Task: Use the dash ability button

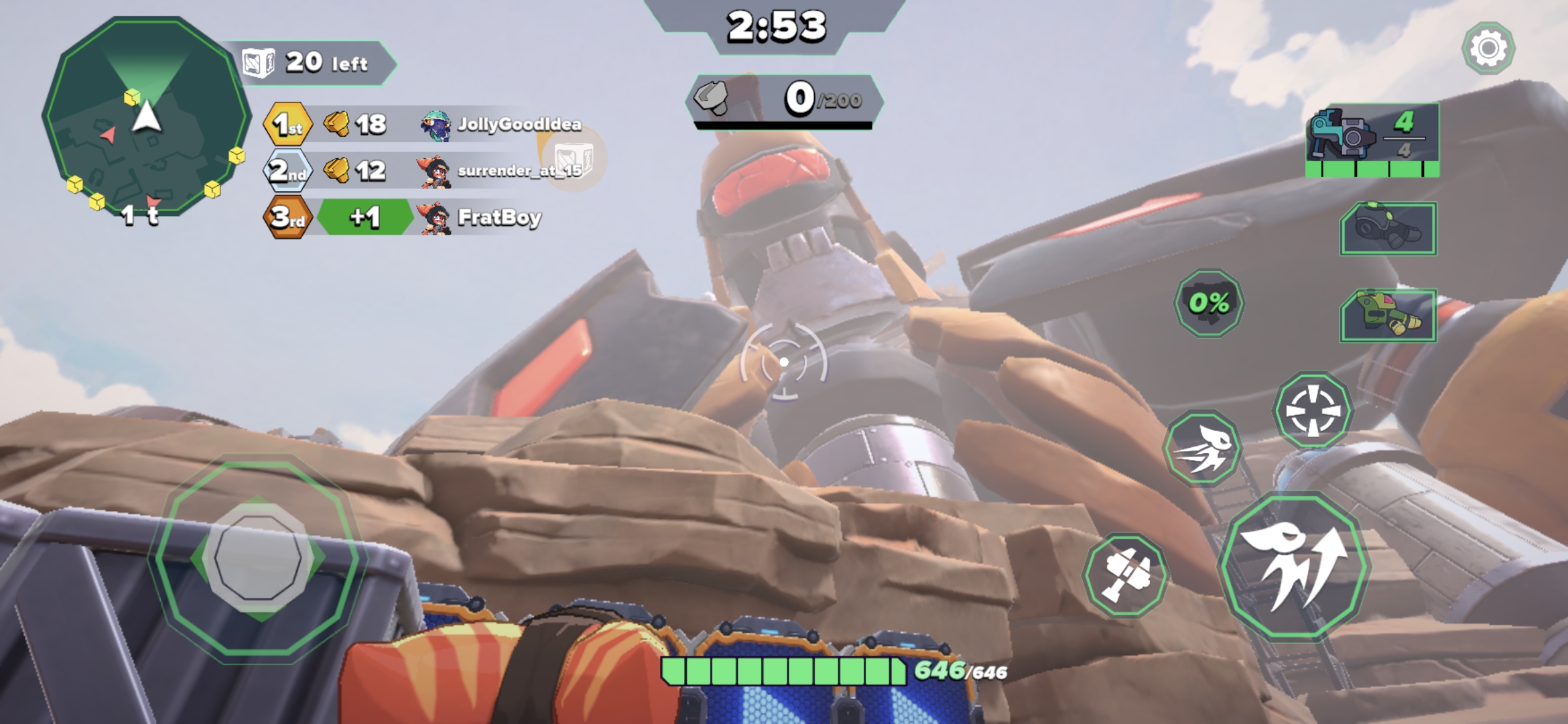Action: (x=1202, y=448)
